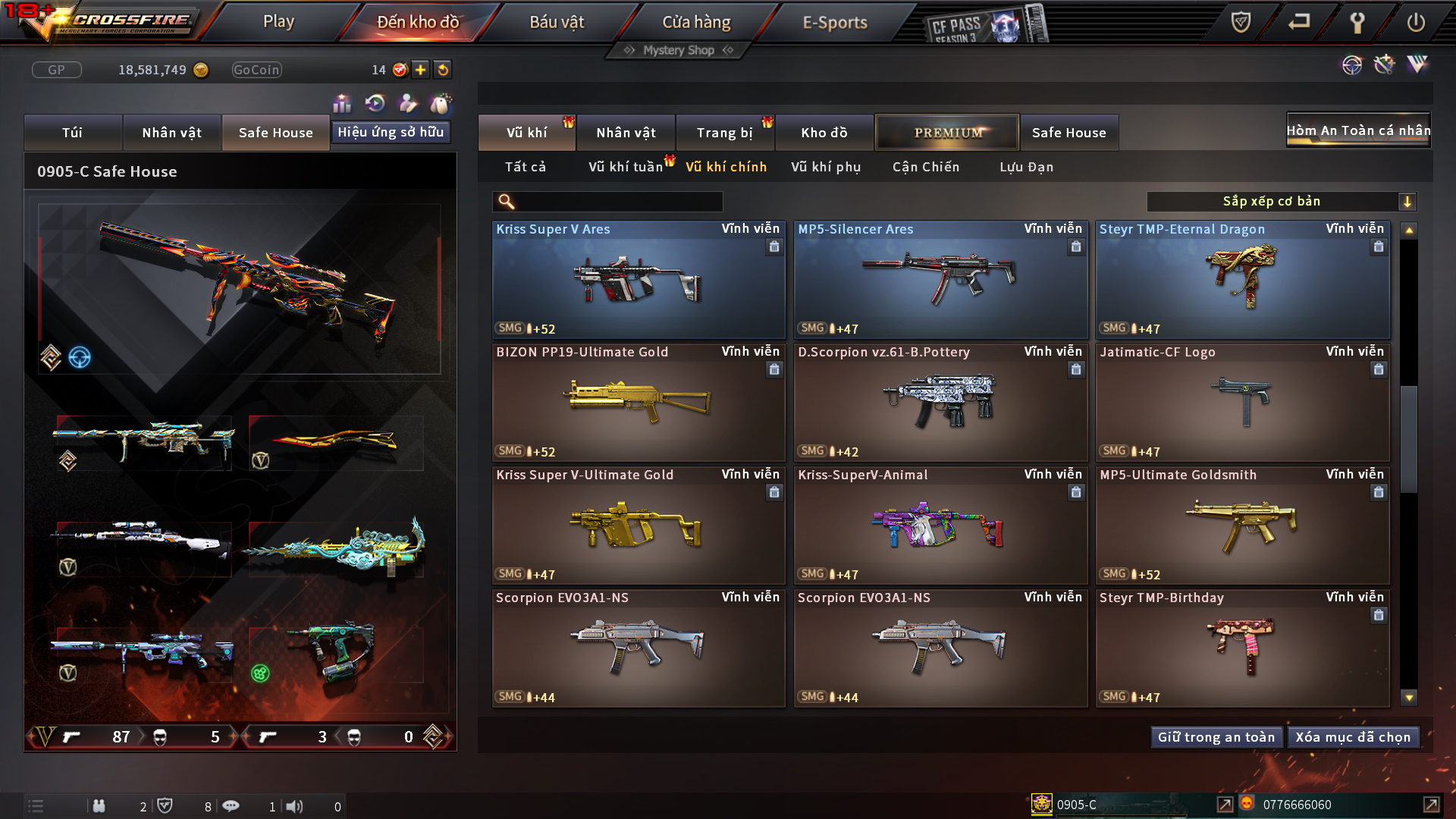Viewport: 1456px width, 819px height.
Task: Open the Play menu
Action: [278, 22]
